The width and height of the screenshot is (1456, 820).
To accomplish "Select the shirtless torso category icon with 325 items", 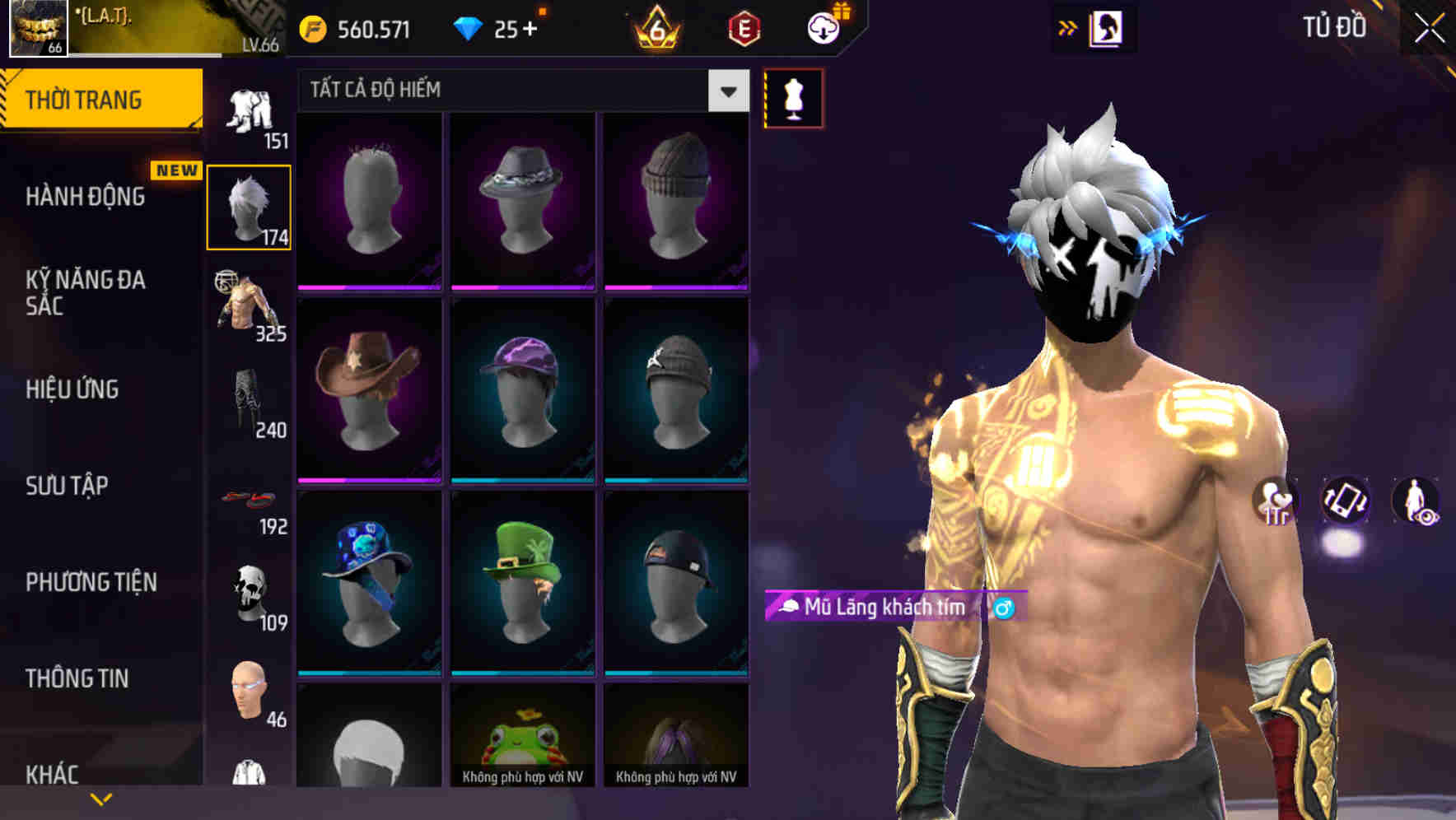I will [250, 305].
